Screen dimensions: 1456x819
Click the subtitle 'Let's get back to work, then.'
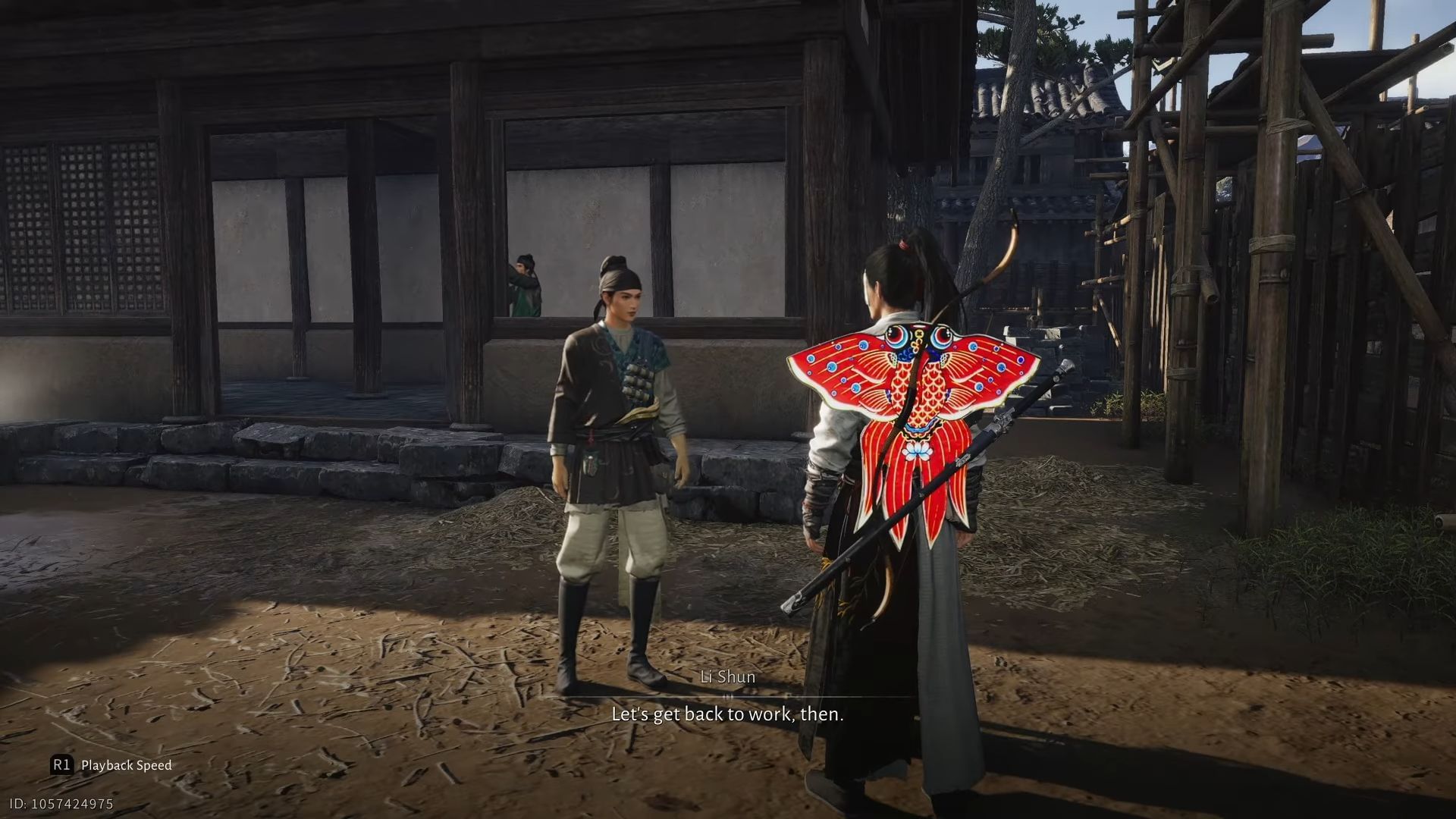pyautogui.click(x=726, y=714)
